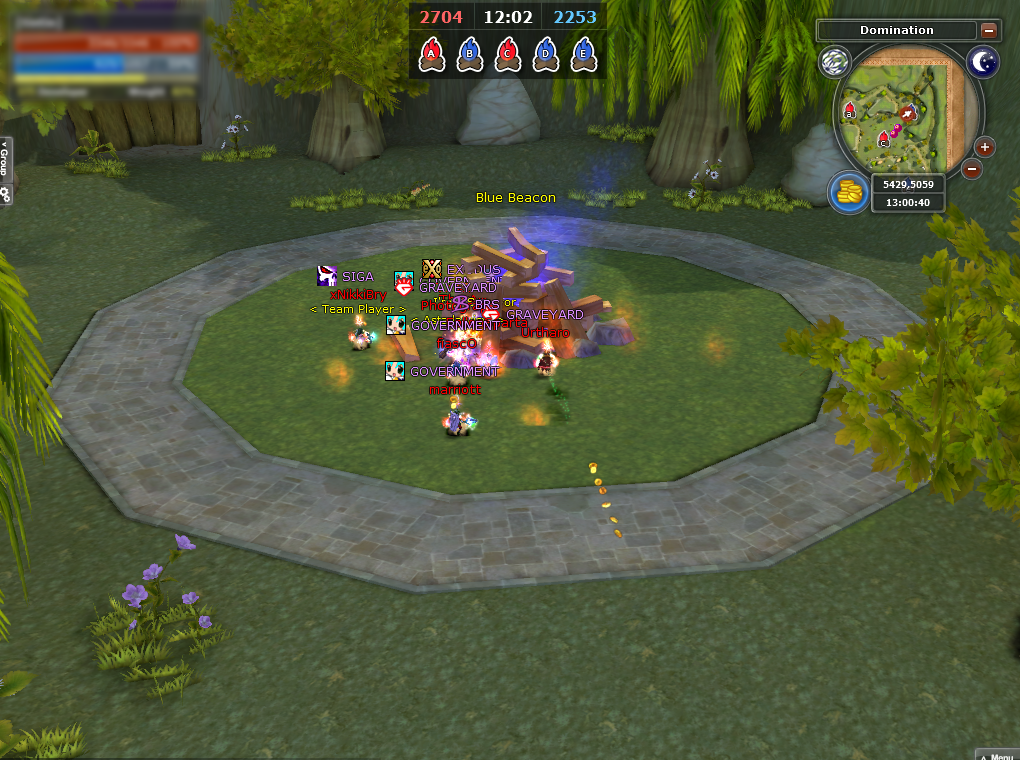Select beacon A marker on the minimap

849,111
